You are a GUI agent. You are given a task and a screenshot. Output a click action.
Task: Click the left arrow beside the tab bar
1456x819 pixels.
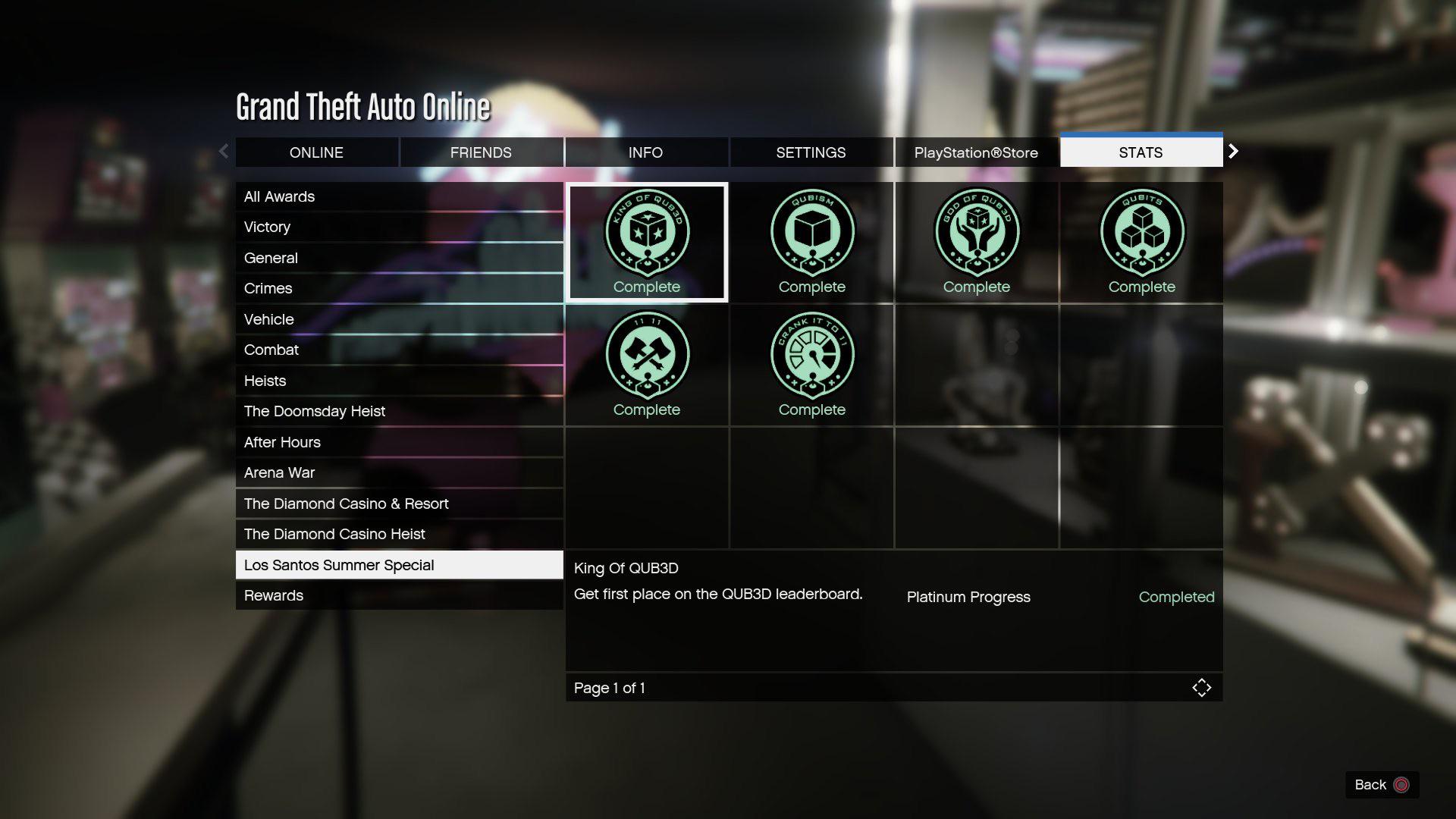point(224,152)
